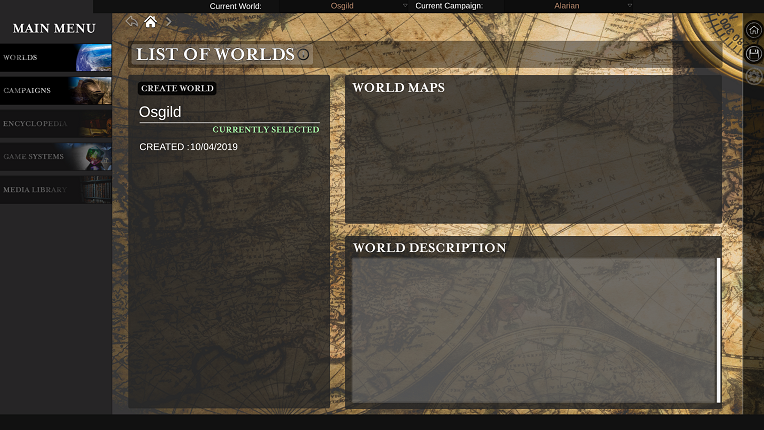
Task: Click the round icon beside List of Worlds
Action: 304,54
